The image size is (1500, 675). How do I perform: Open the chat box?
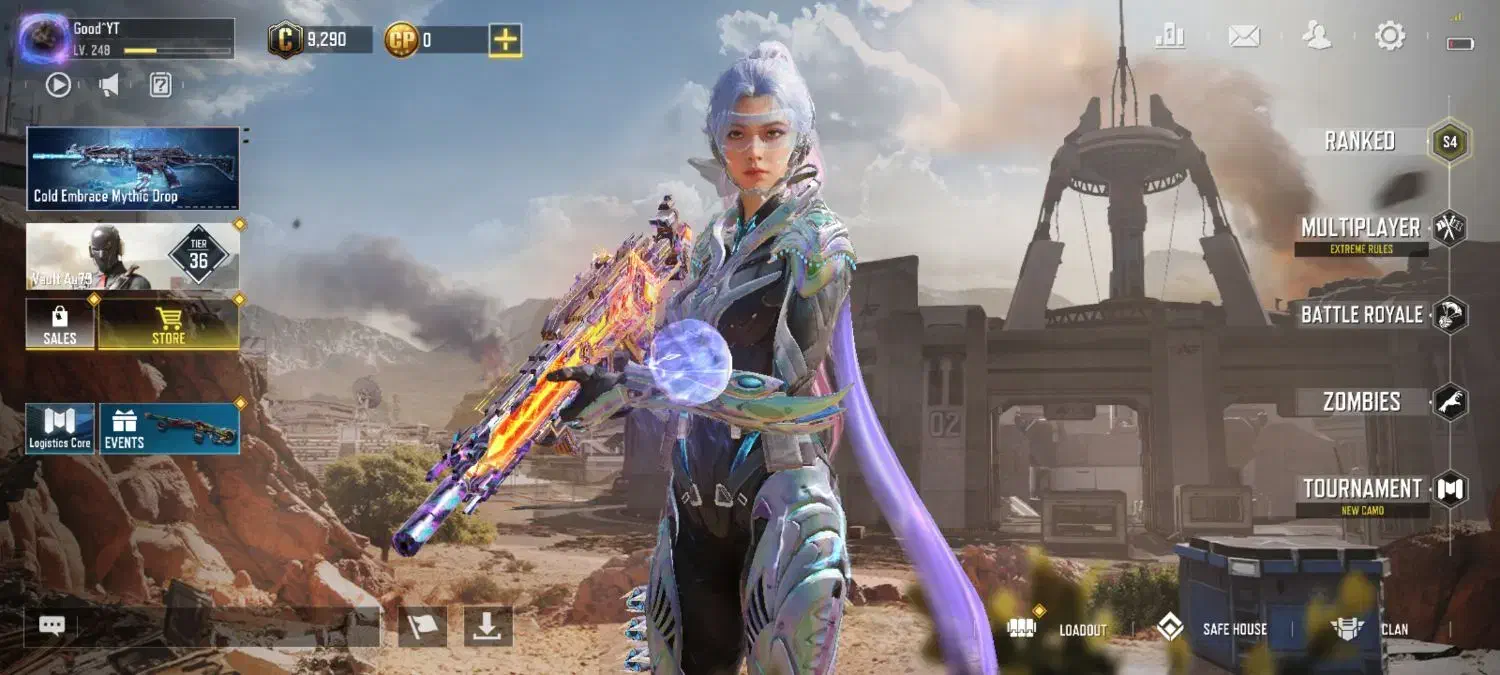pos(202,627)
